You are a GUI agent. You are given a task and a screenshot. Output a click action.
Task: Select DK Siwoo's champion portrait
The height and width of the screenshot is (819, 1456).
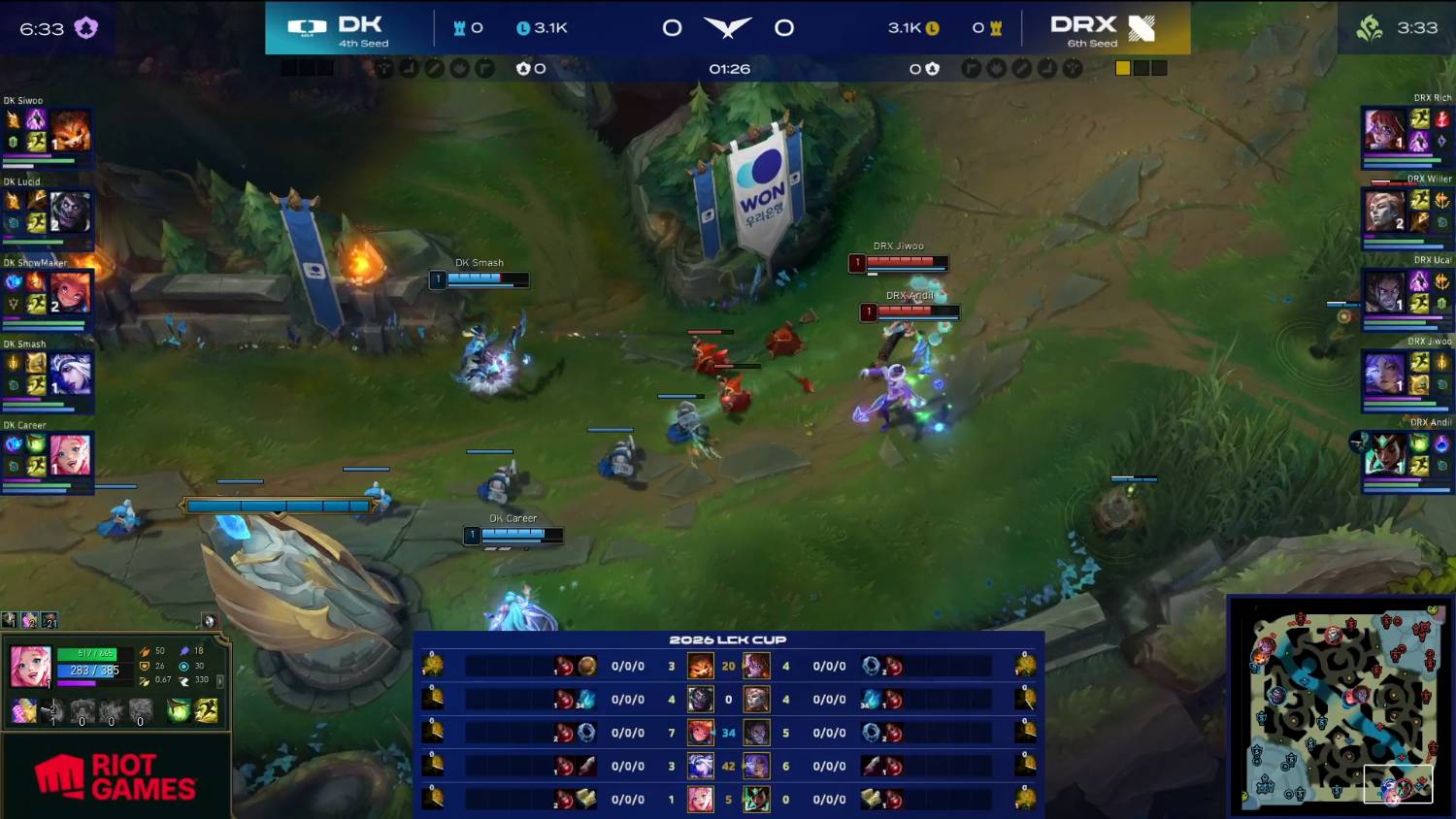[x=70, y=131]
